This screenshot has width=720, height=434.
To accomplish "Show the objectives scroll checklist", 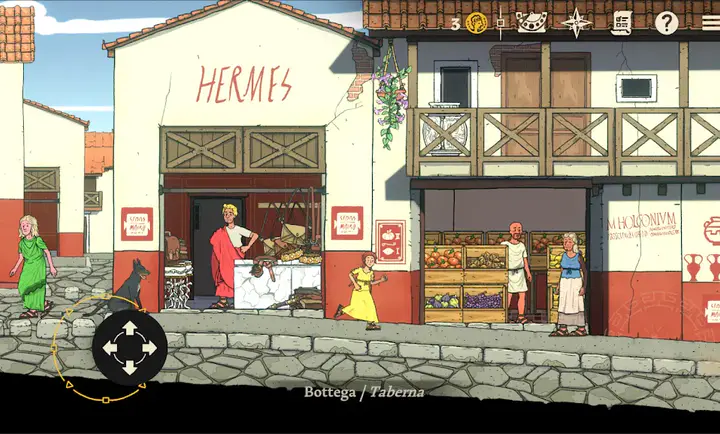I will (x=622, y=23).
